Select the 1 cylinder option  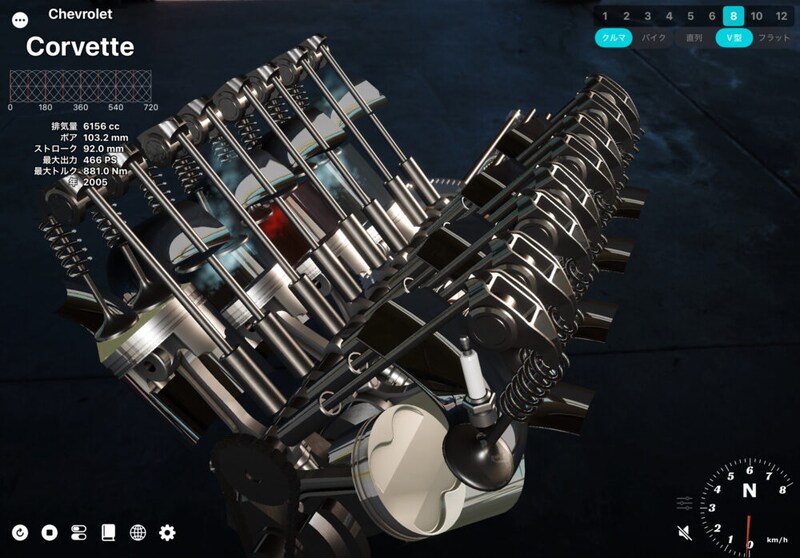coord(605,16)
